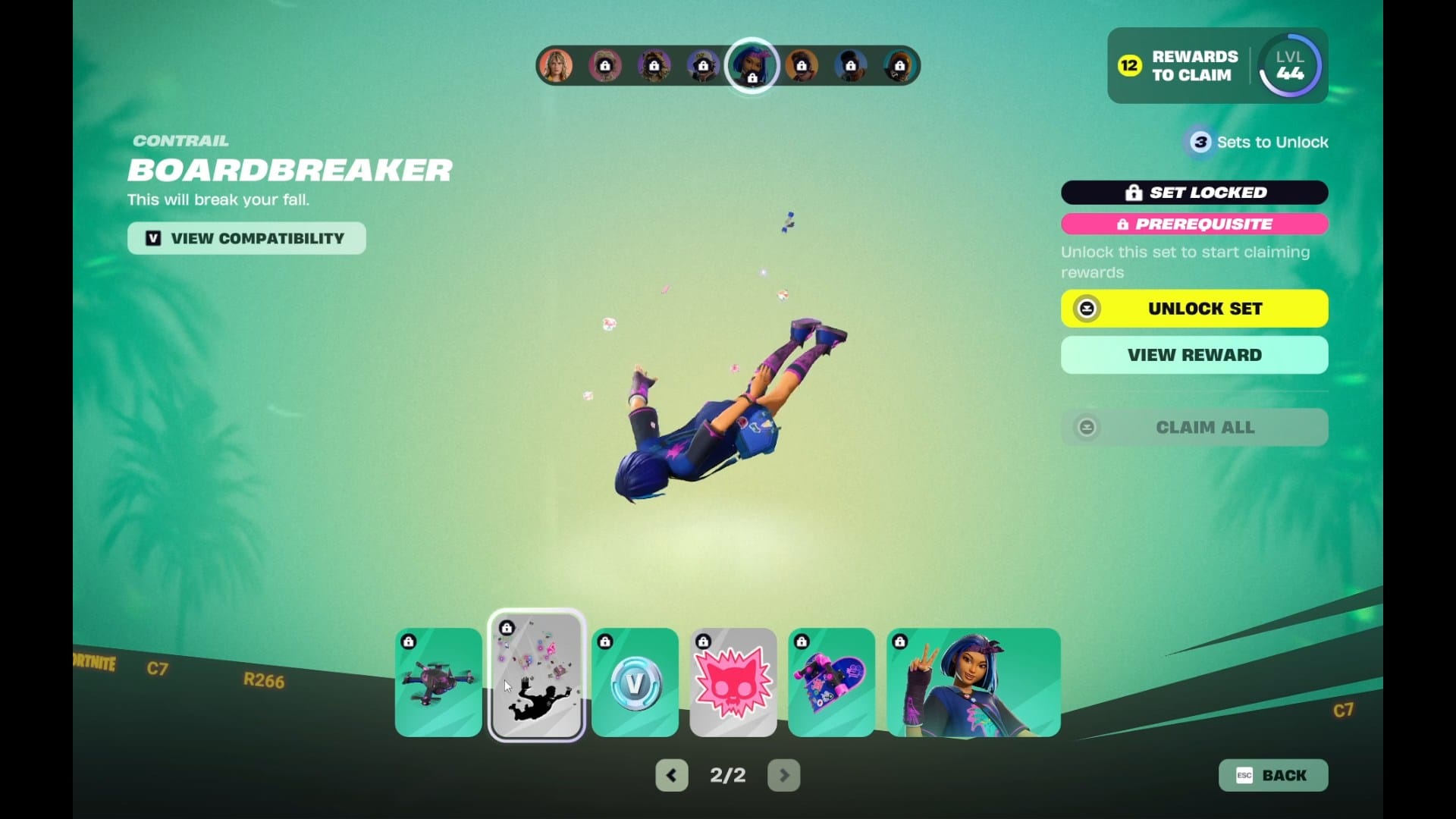Switch to the first blonde character set
Viewport: 1456px width, 819px height.
(x=556, y=66)
